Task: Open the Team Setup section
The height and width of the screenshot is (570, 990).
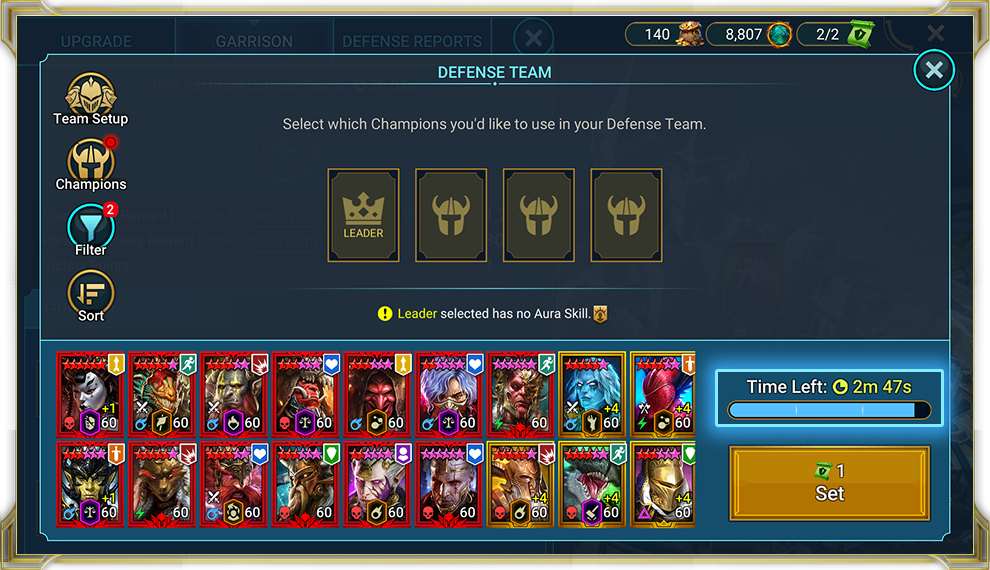Action: (x=90, y=98)
